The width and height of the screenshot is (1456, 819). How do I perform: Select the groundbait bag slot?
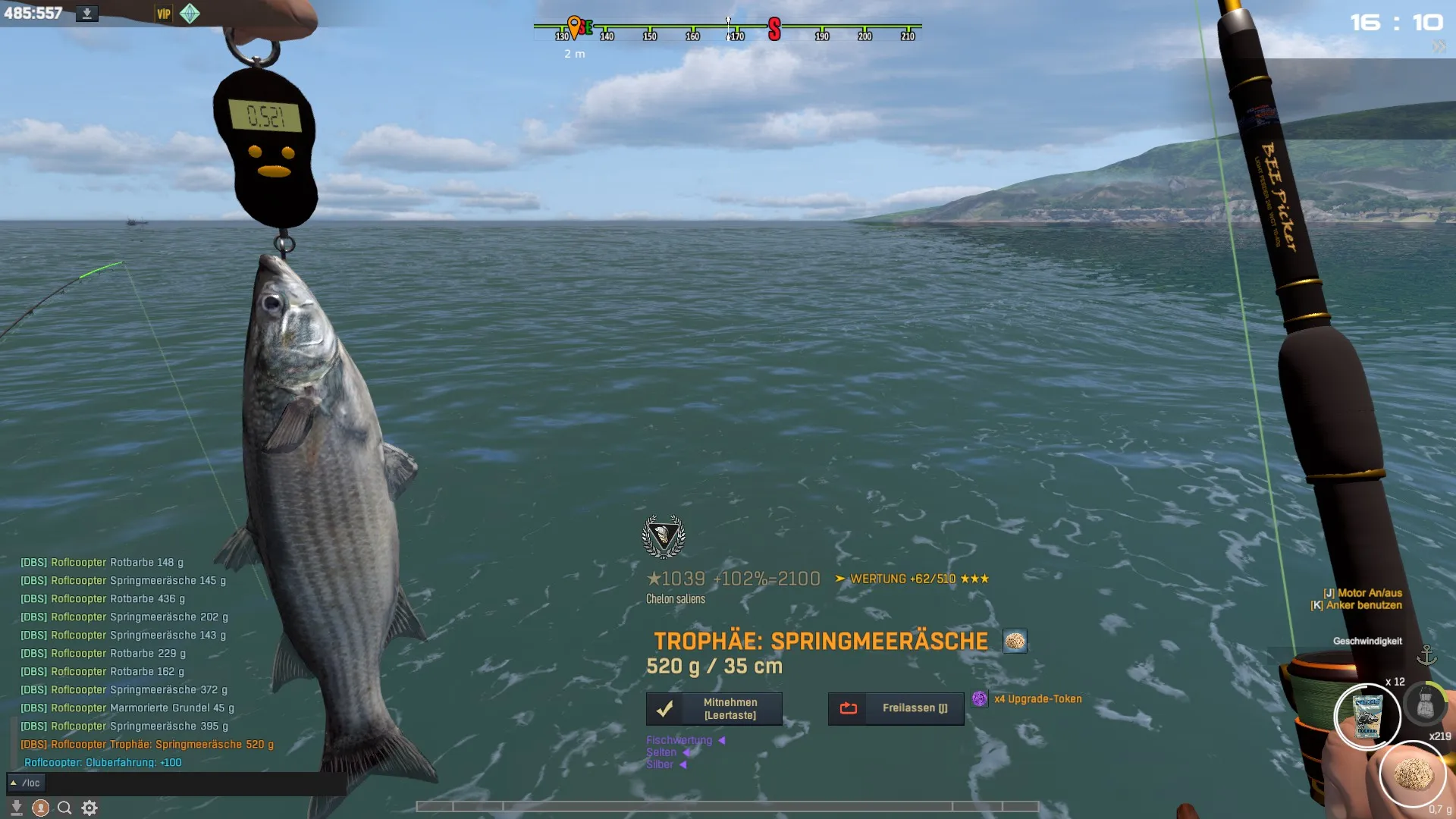[1367, 716]
